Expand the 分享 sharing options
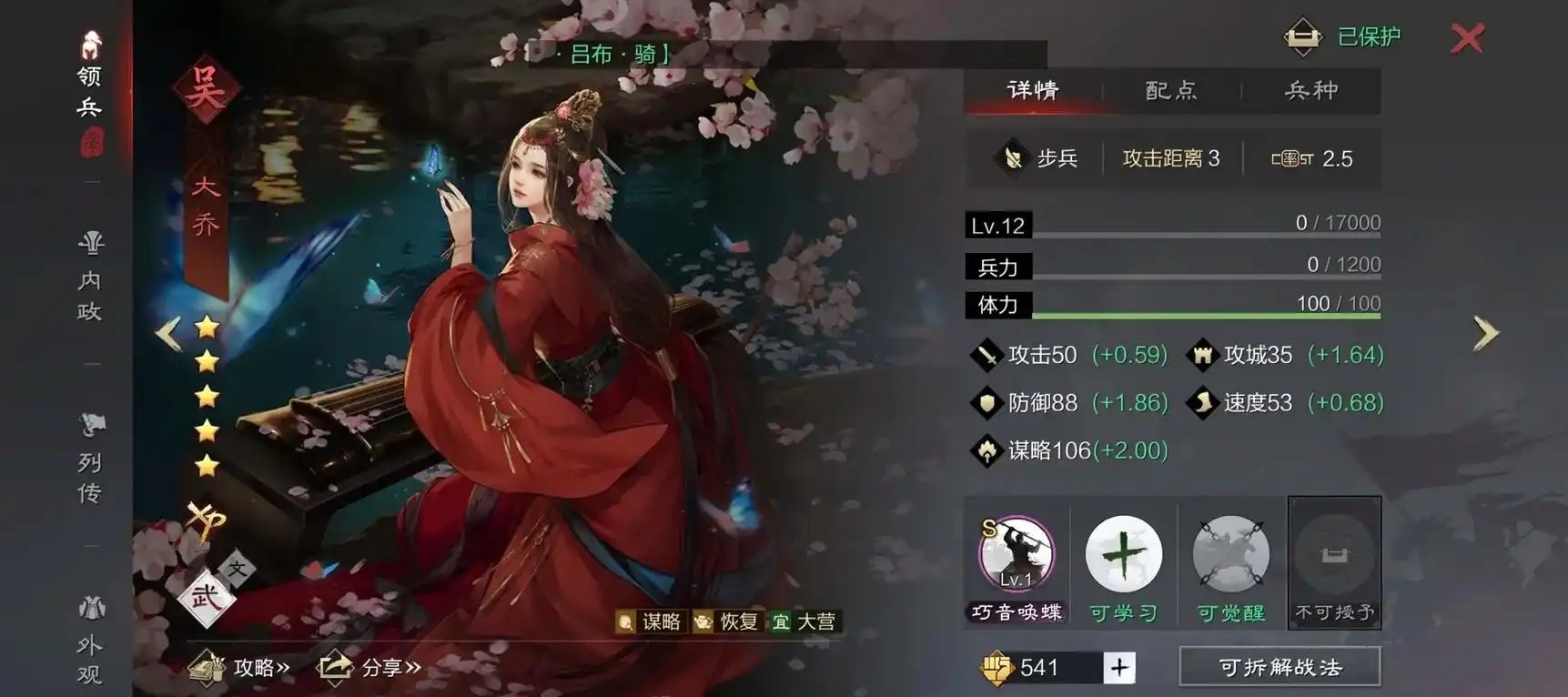The height and width of the screenshot is (697, 1568). click(x=368, y=665)
